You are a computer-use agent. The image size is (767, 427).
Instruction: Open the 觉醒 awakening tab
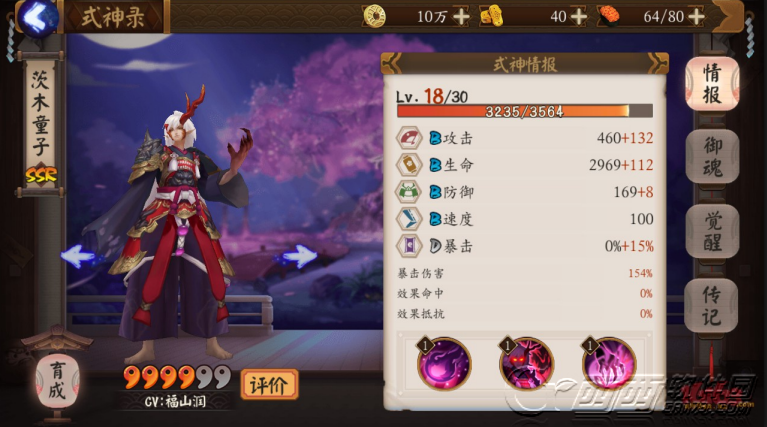(712, 232)
